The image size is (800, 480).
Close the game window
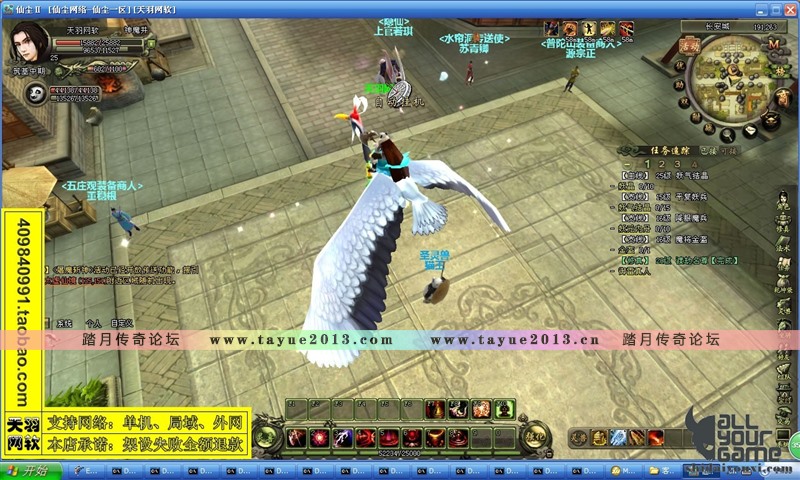pyautogui.click(x=789, y=8)
